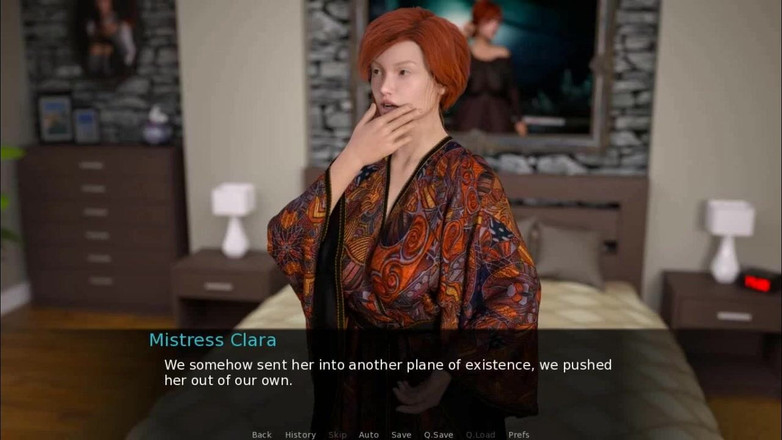Open the dialogue History log

pos(300,435)
